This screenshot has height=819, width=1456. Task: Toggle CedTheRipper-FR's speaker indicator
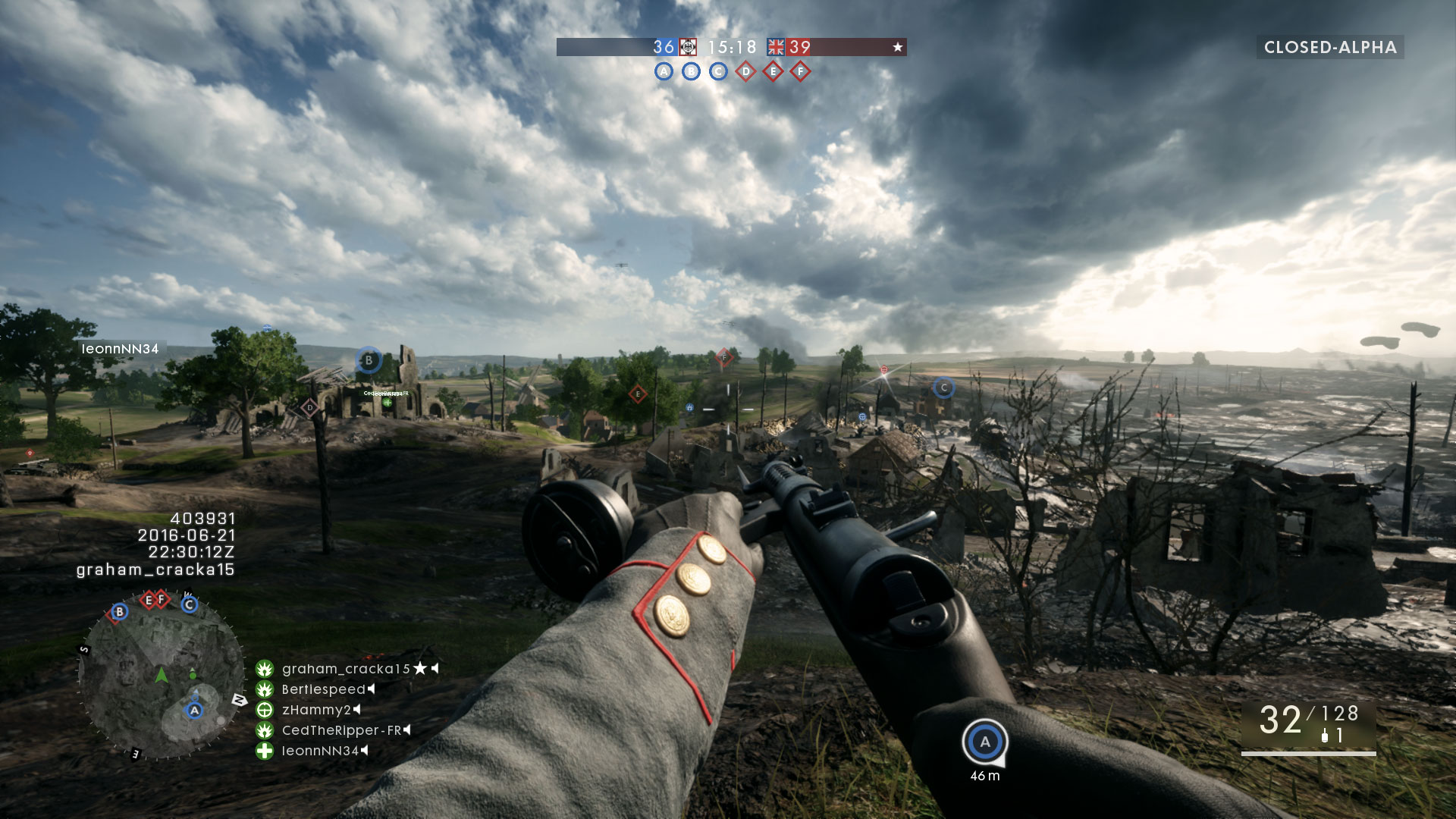tap(407, 732)
